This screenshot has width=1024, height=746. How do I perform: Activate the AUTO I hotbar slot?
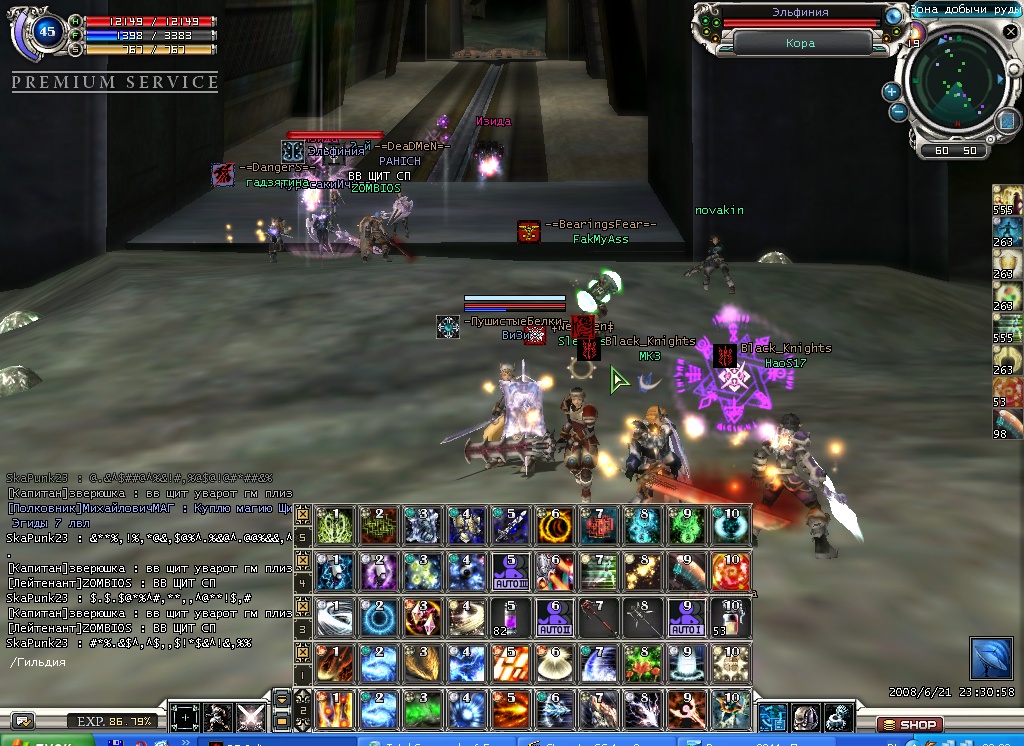[688, 617]
